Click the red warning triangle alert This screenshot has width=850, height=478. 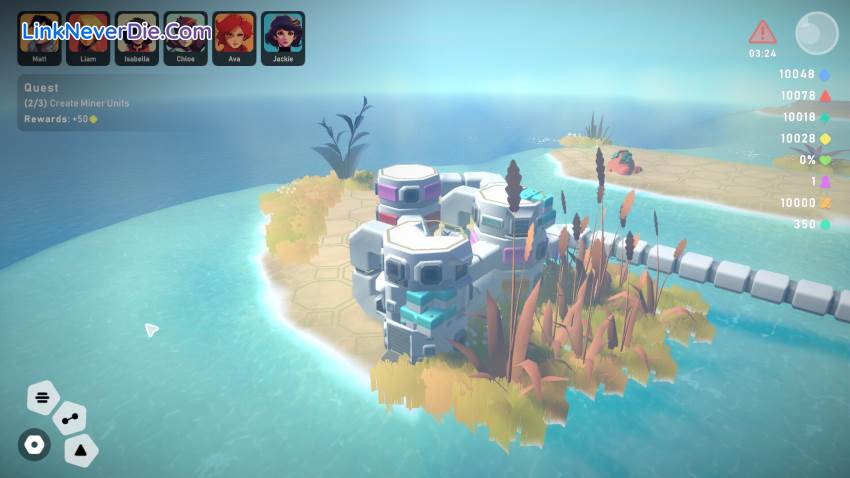tap(762, 32)
